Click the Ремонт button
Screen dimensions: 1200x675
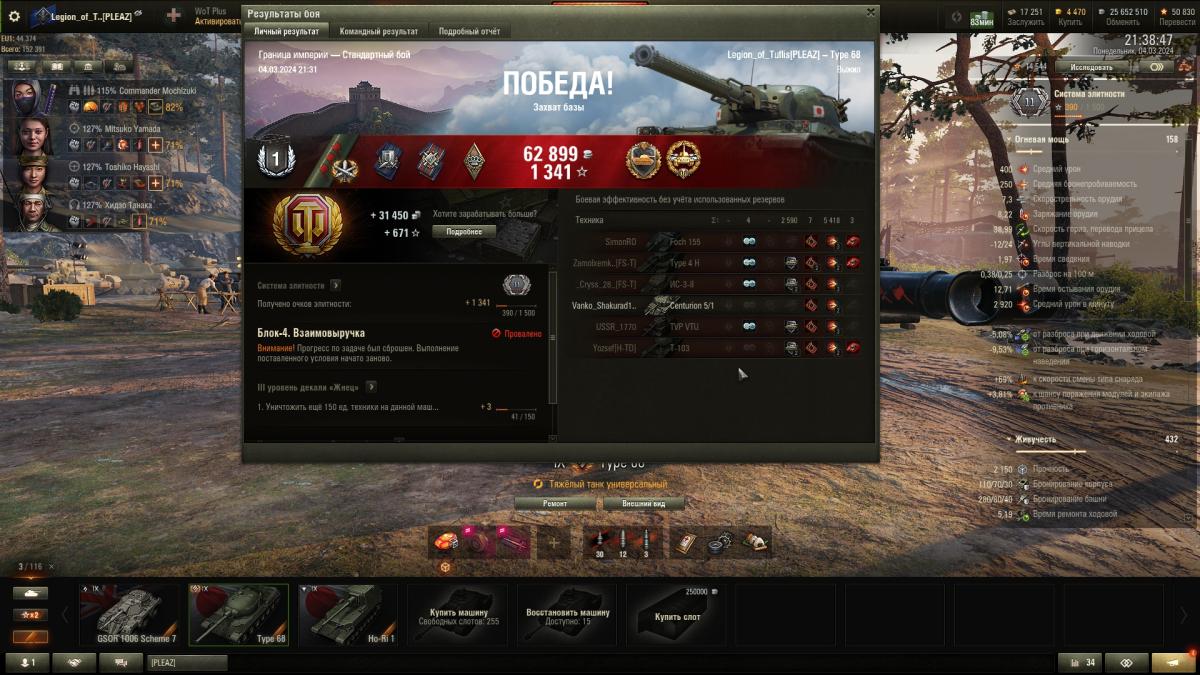coord(554,504)
